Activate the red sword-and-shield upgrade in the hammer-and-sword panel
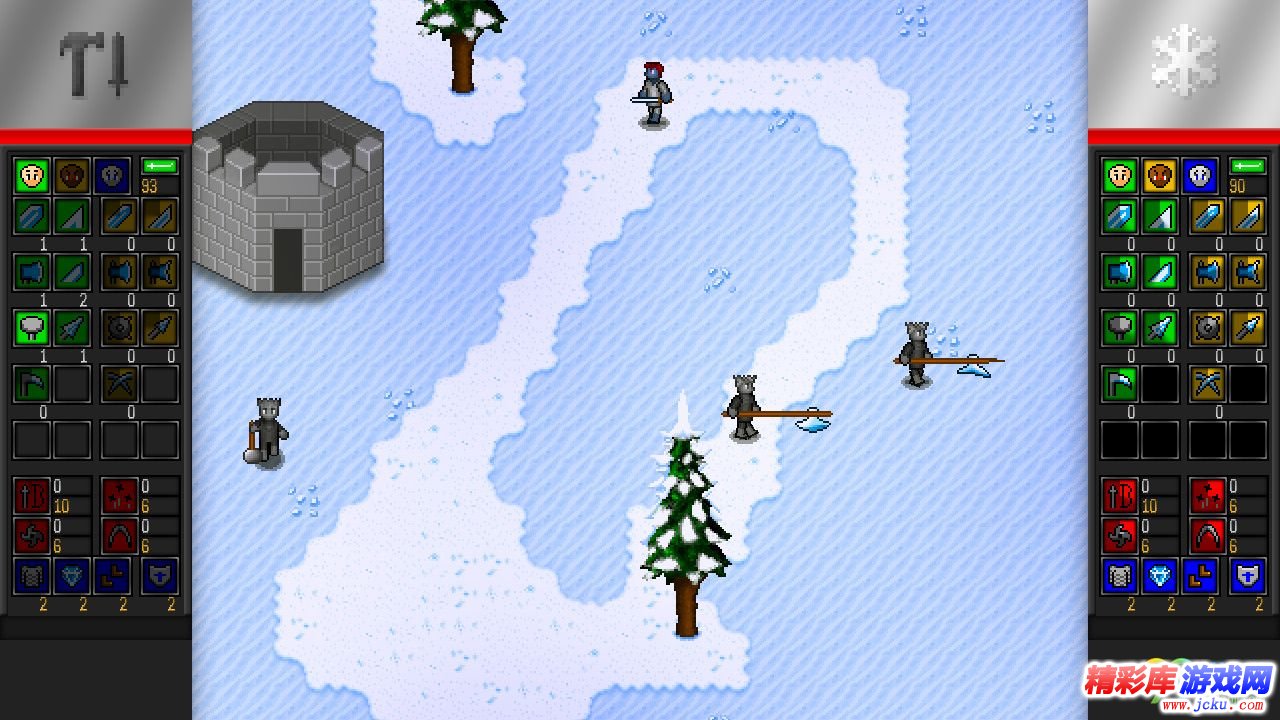 [x=30, y=495]
